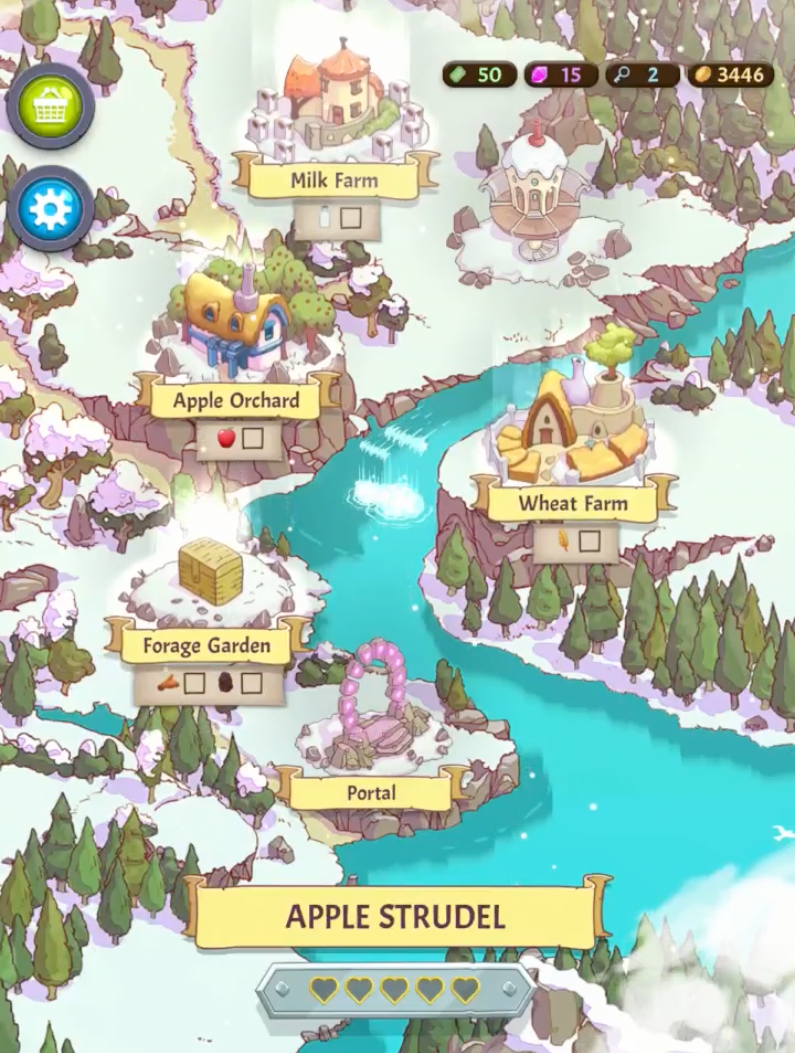This screenshot has width=795, height=1053.
Task: Select the Milk Farm location
Action: 334,180
